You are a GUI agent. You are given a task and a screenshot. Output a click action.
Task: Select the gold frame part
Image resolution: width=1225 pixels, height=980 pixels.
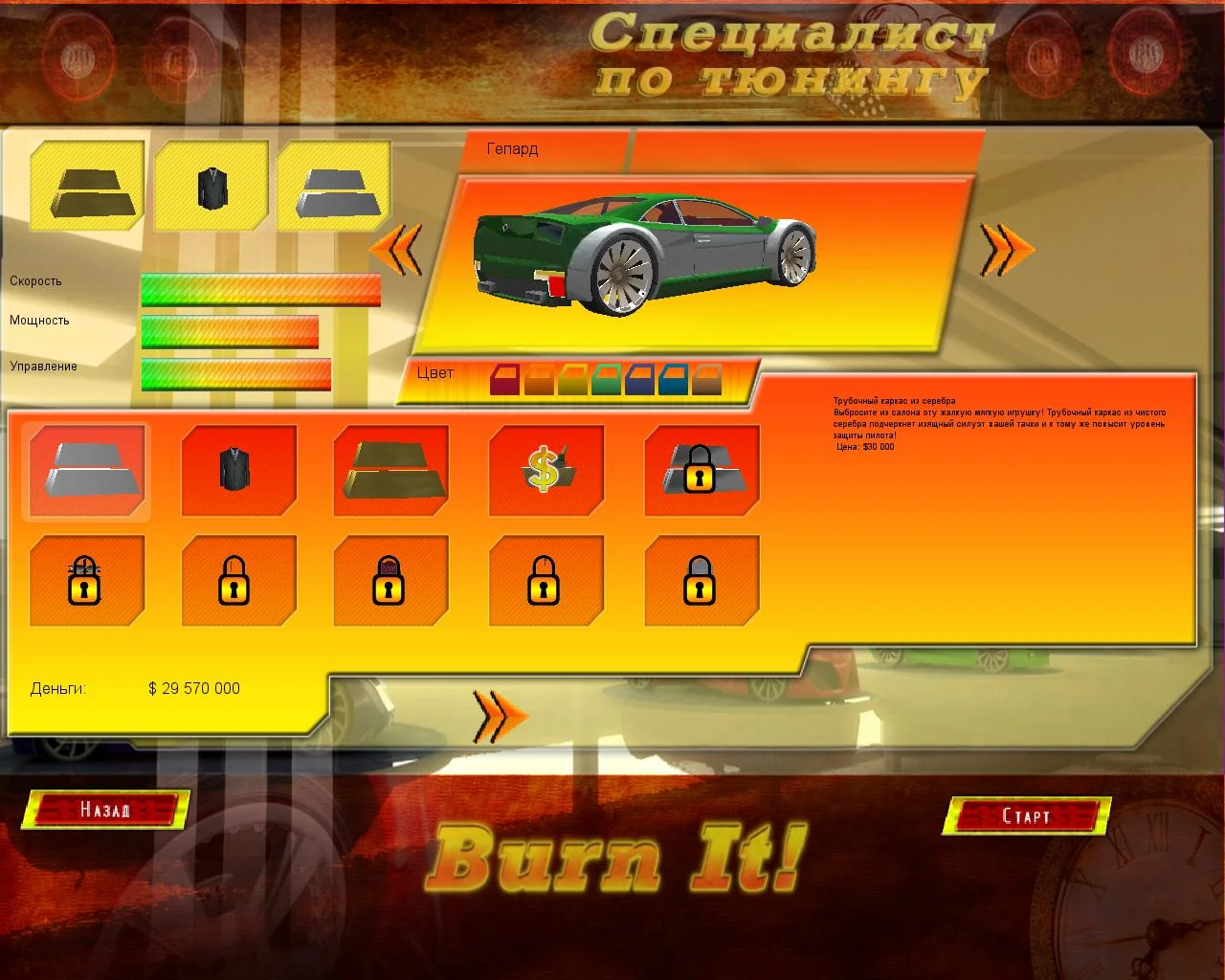(390, 471)
